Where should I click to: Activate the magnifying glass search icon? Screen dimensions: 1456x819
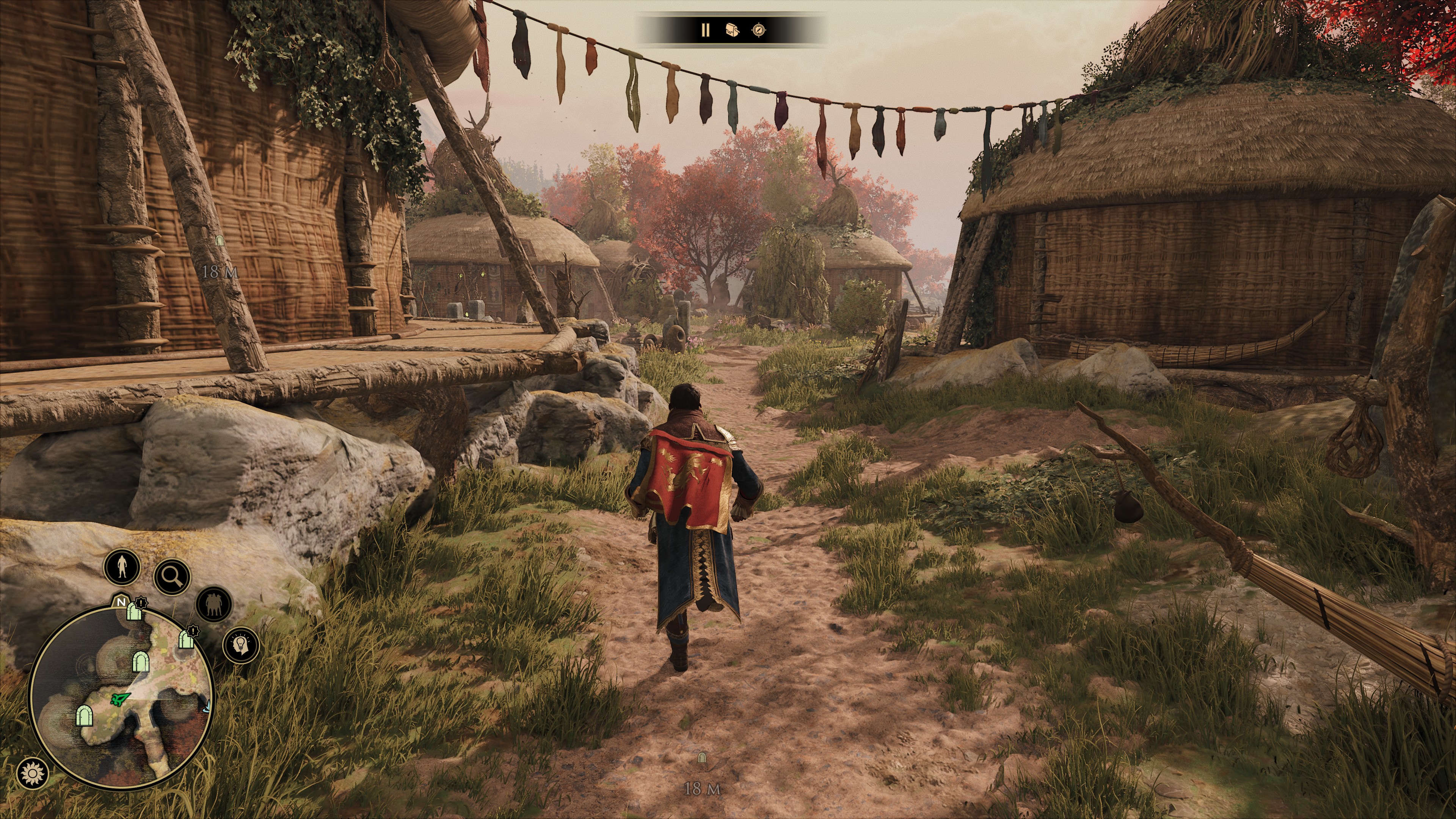[173, 576]
